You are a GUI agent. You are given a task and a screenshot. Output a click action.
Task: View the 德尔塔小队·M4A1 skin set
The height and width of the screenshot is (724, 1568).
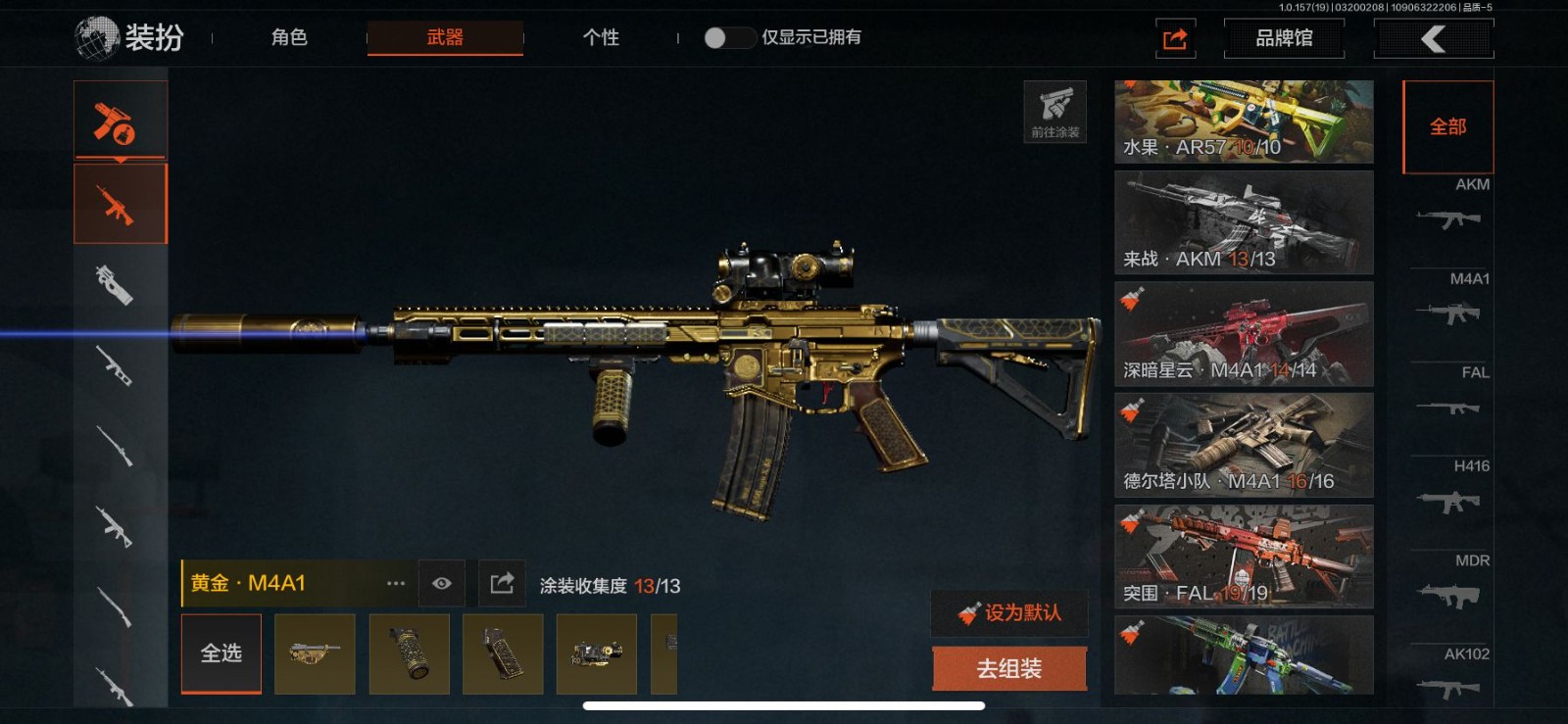pyautogui.click(x=1244, y=445)
